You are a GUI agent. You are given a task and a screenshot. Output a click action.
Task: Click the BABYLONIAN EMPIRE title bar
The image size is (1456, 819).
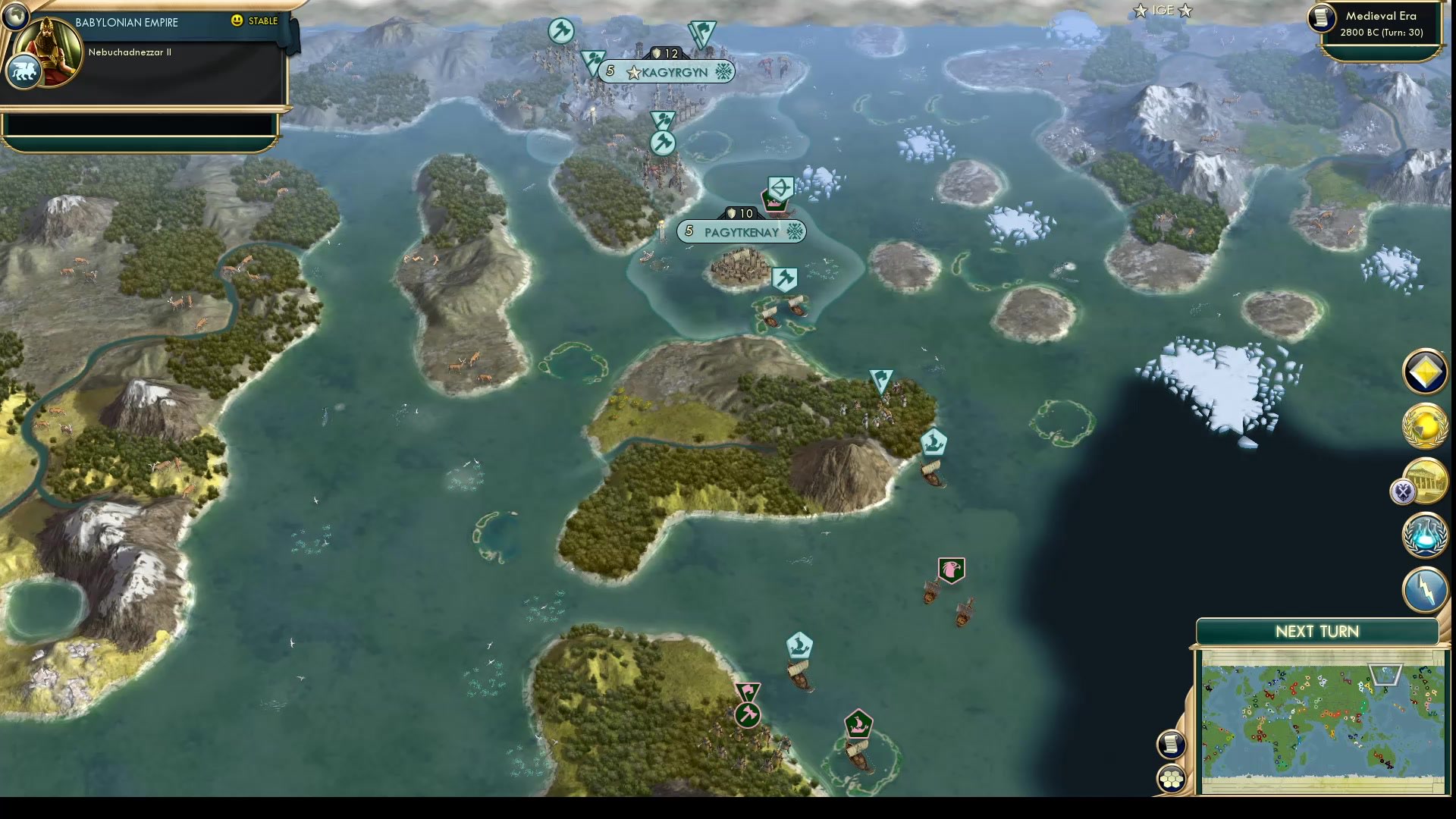tap(126, 22)
